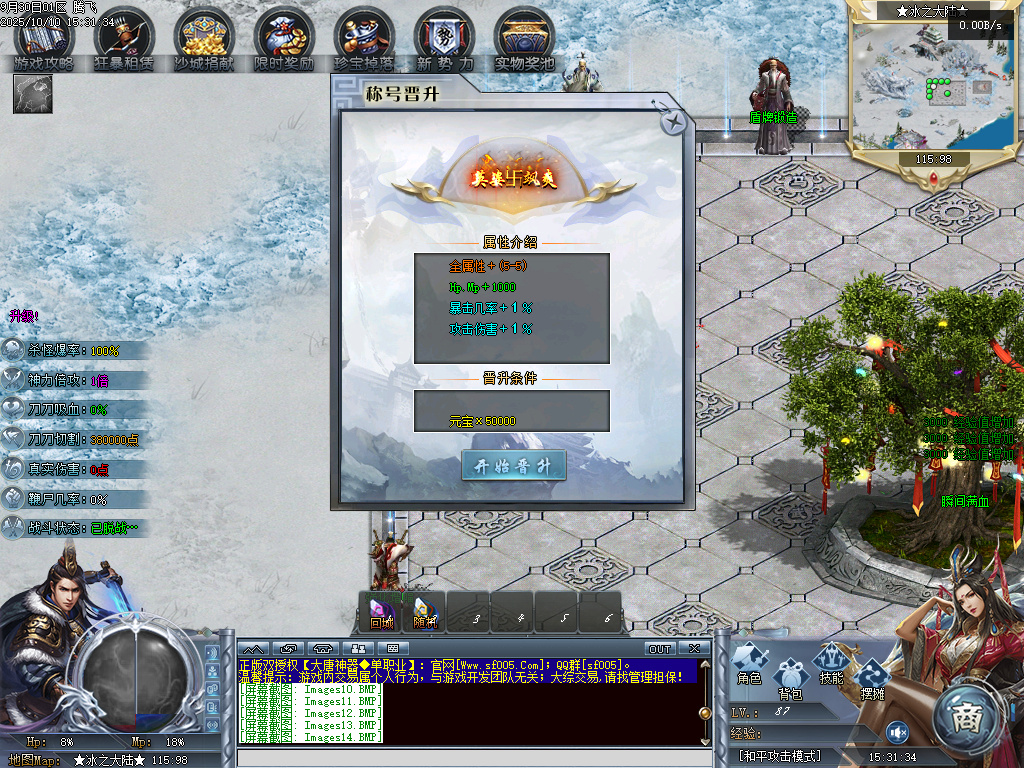
Task: Open the 商 shop orb button
Action: (x=967, y=717)
